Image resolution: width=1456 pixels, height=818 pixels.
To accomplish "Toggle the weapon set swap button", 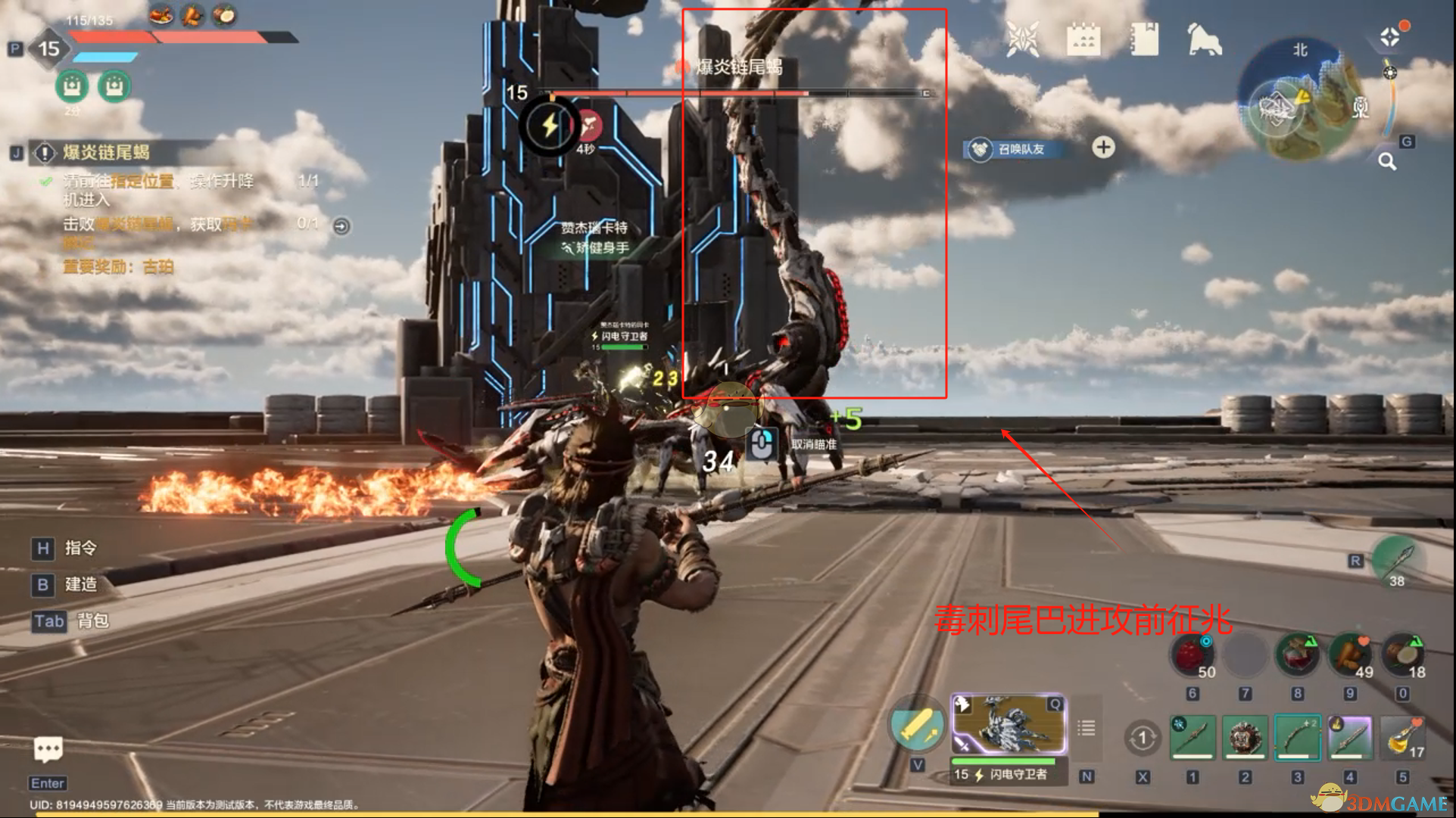I will coord(1143,737).
